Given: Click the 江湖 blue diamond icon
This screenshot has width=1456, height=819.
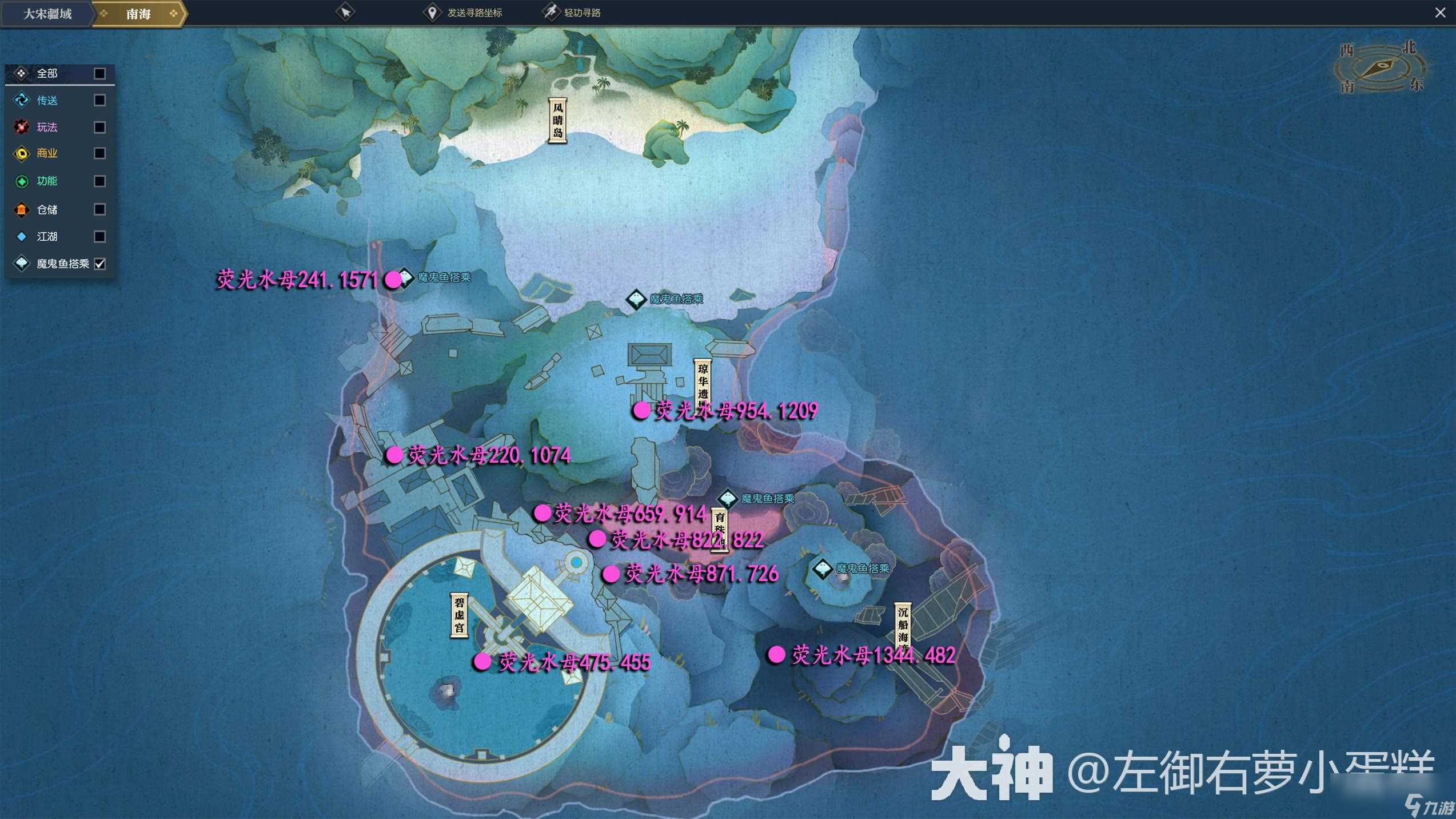Looking at the screenshot, I should tap(21, 236).
